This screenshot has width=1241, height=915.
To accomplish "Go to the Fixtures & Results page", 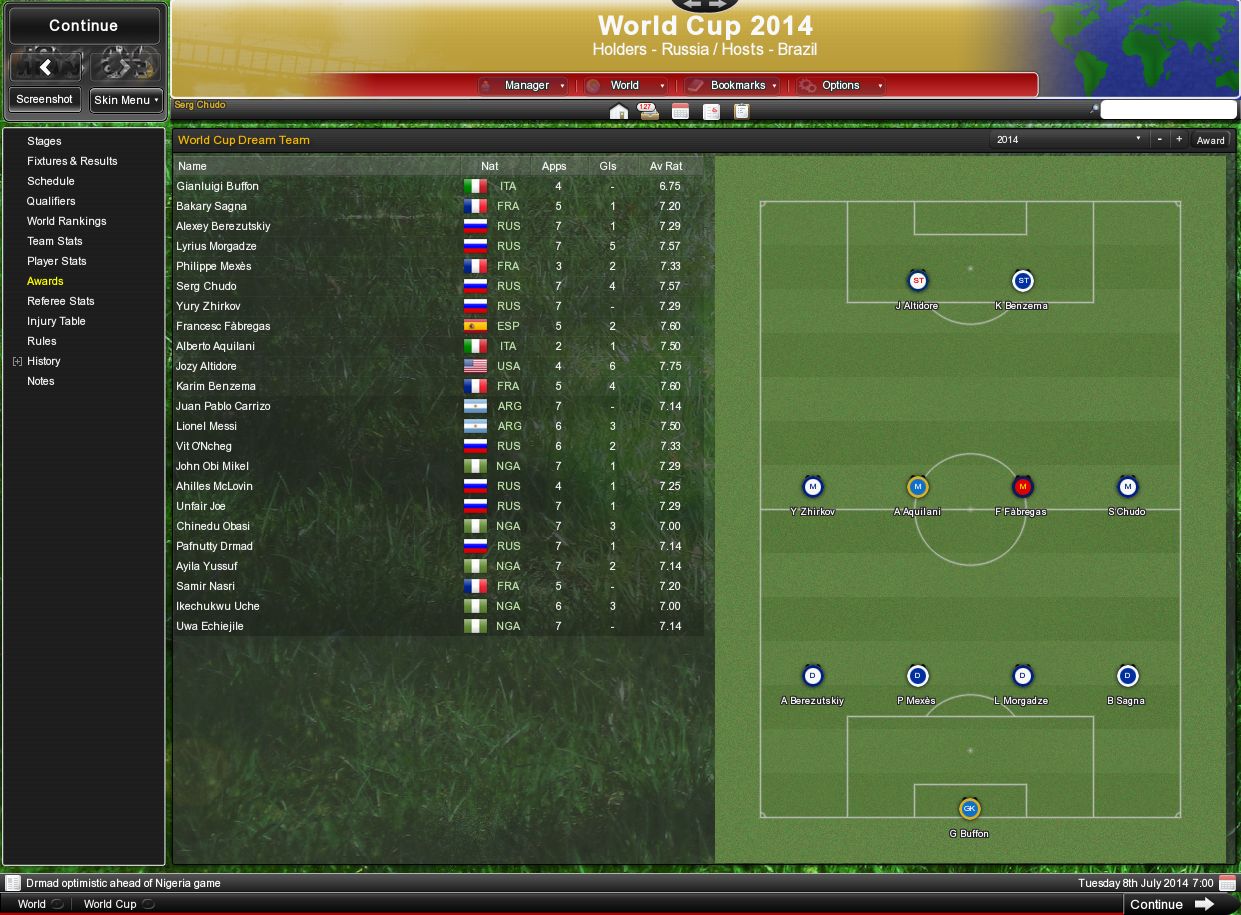I will point(72,161).
